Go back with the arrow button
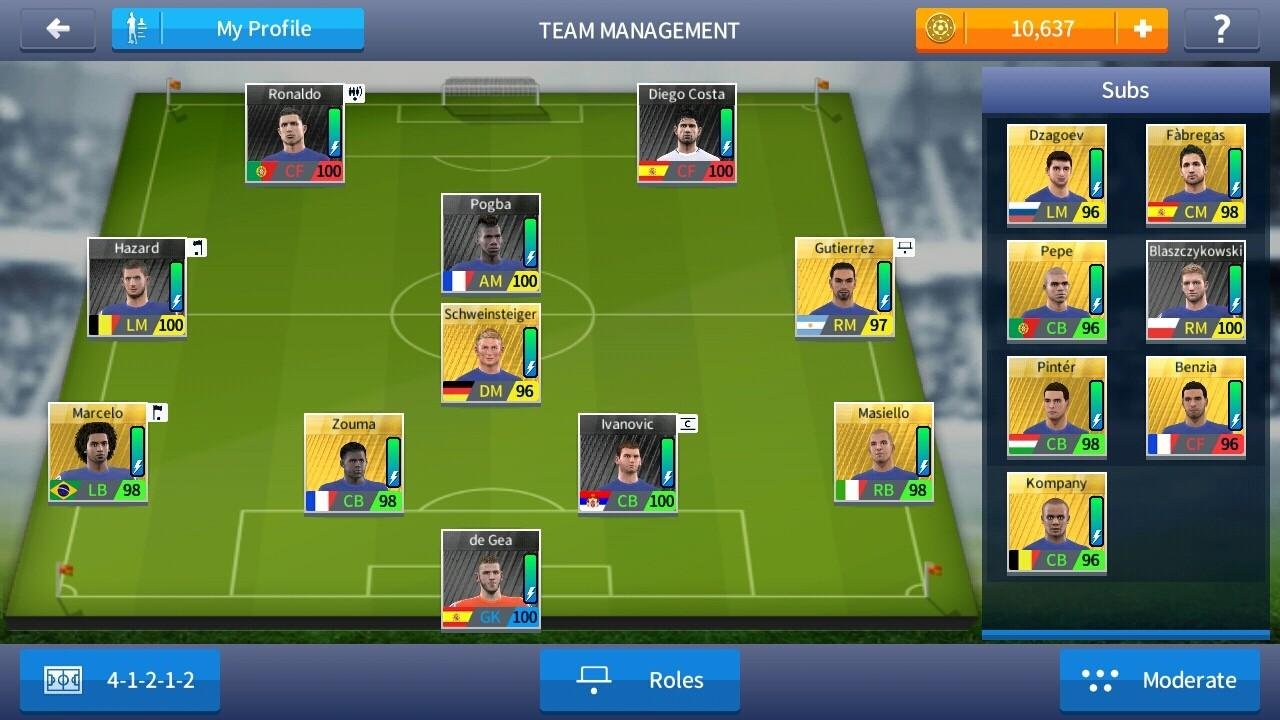This screenshot has width=1280, height=720. click(x=58, y=29)
